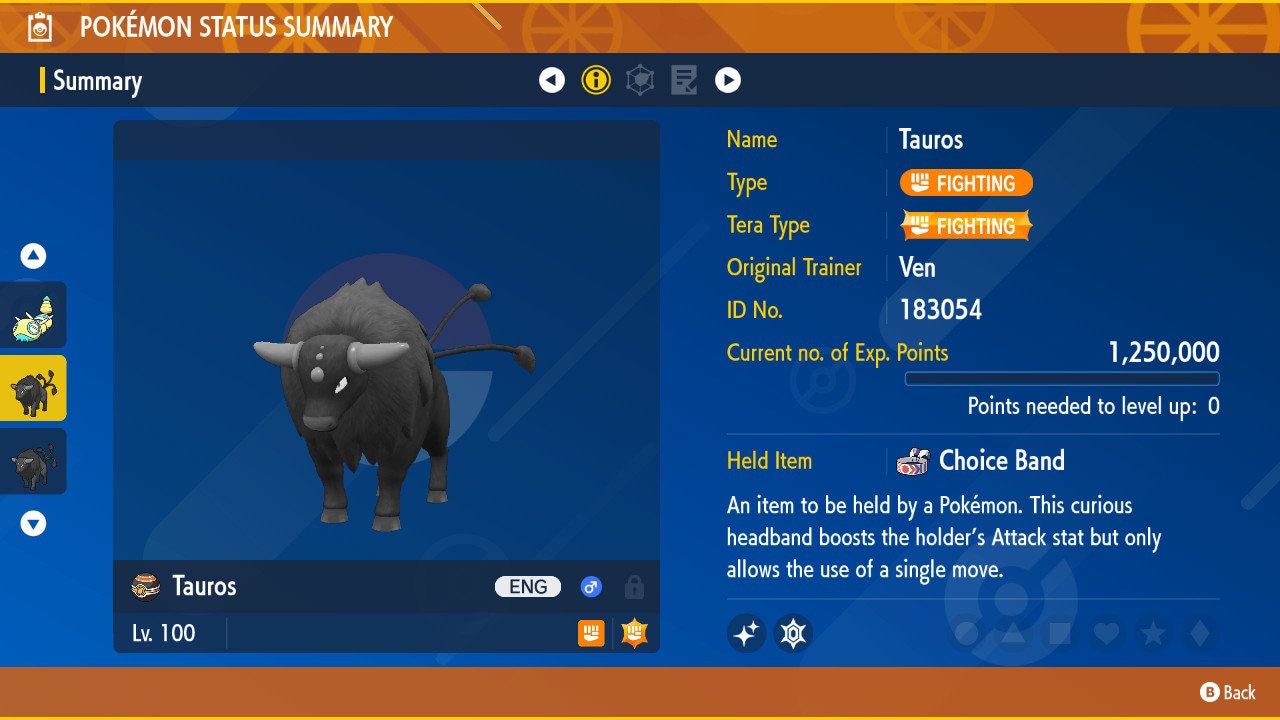Click the shiny sparkles icon
1280x720 pixels.
tap(746, 633)
